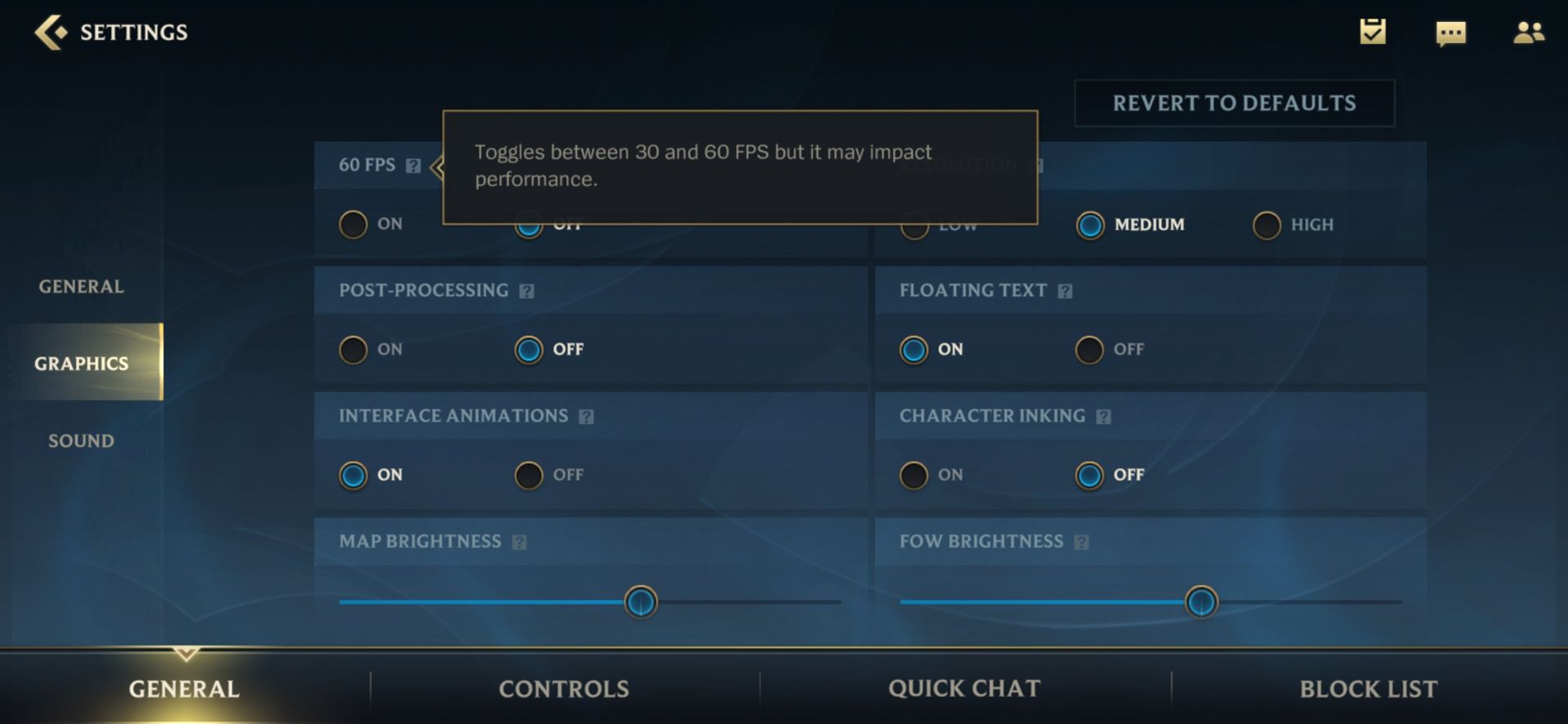Click the 60 FPS help icon
1568x724 pixels.
click(x=412, y=165)
